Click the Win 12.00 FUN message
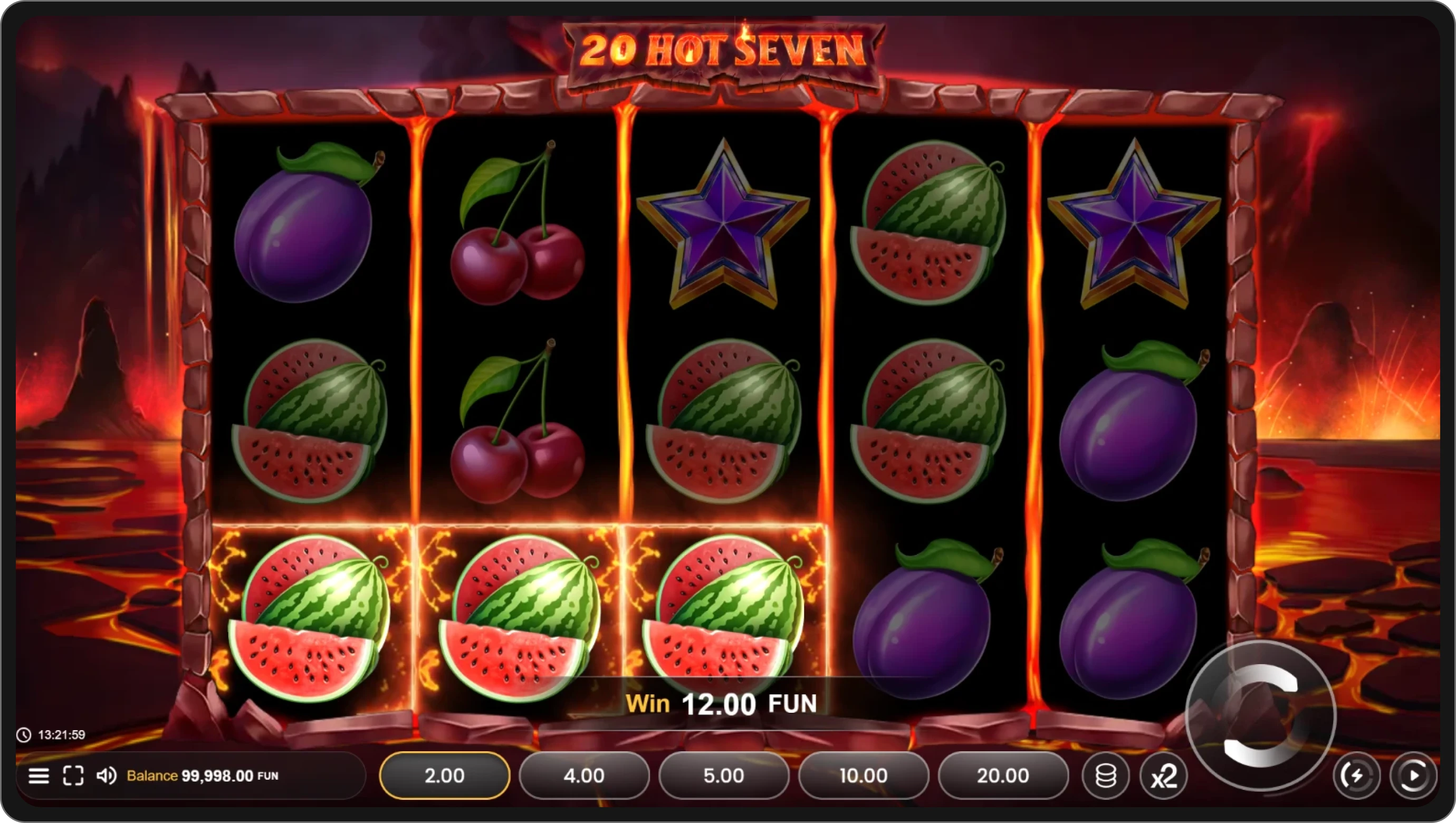Screen dimensions: 1456x823 pyautogui.click(x=722, y=704)
